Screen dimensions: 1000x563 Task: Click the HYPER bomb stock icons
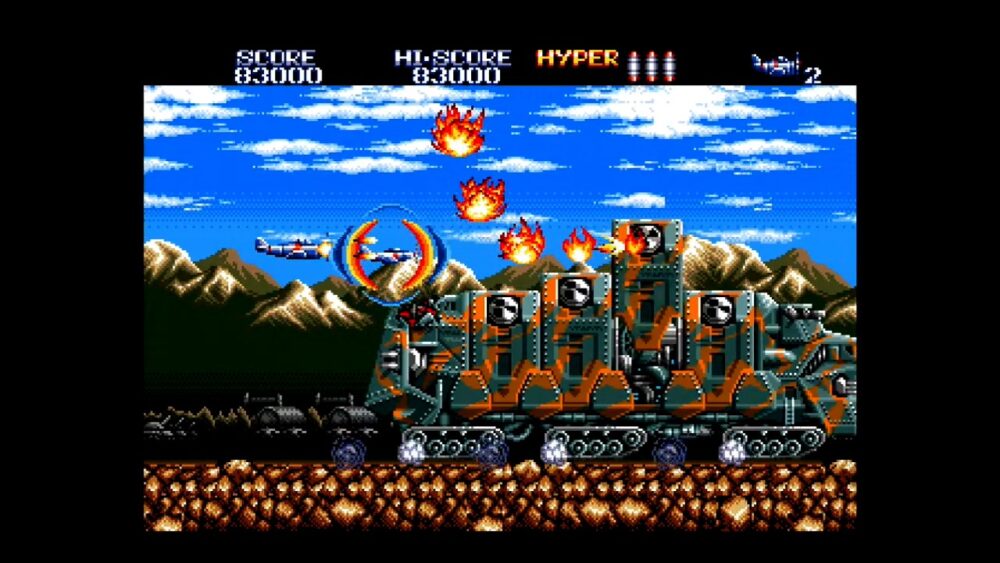[x=652, y=65]
